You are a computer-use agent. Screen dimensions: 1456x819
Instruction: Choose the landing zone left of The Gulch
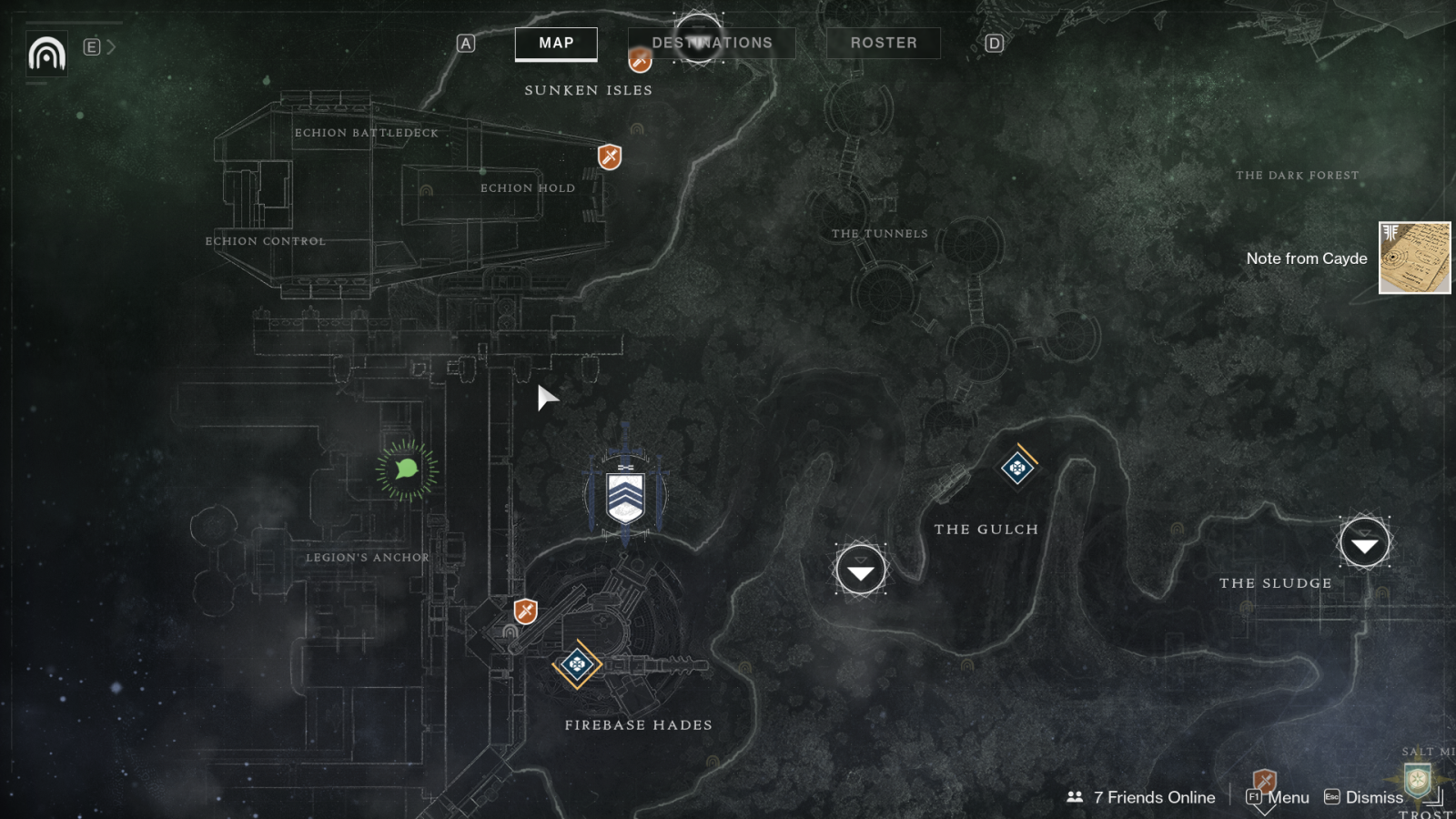pyautogui.click(x=860, y=570)
